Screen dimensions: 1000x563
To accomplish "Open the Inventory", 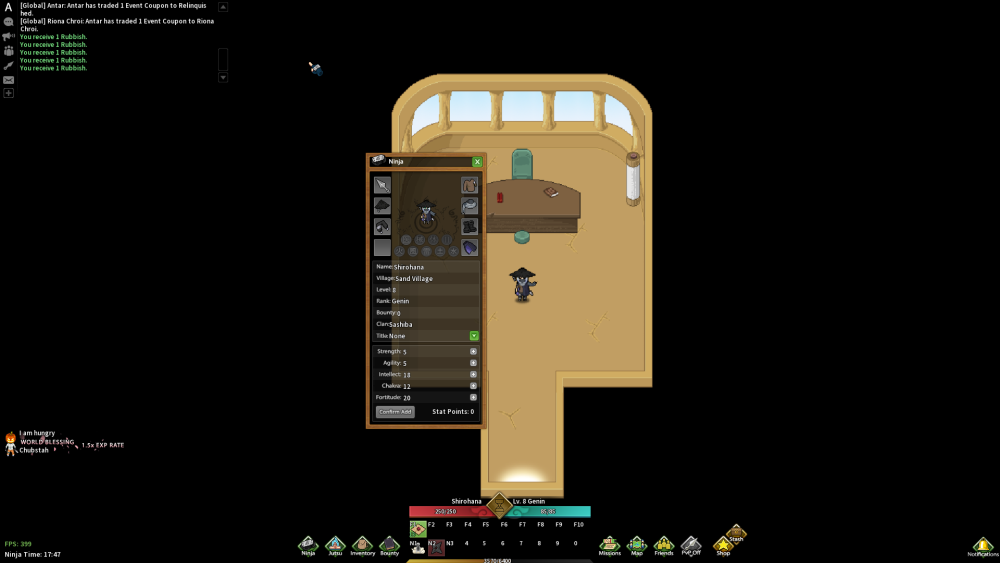I will click(x=362, y=545).
